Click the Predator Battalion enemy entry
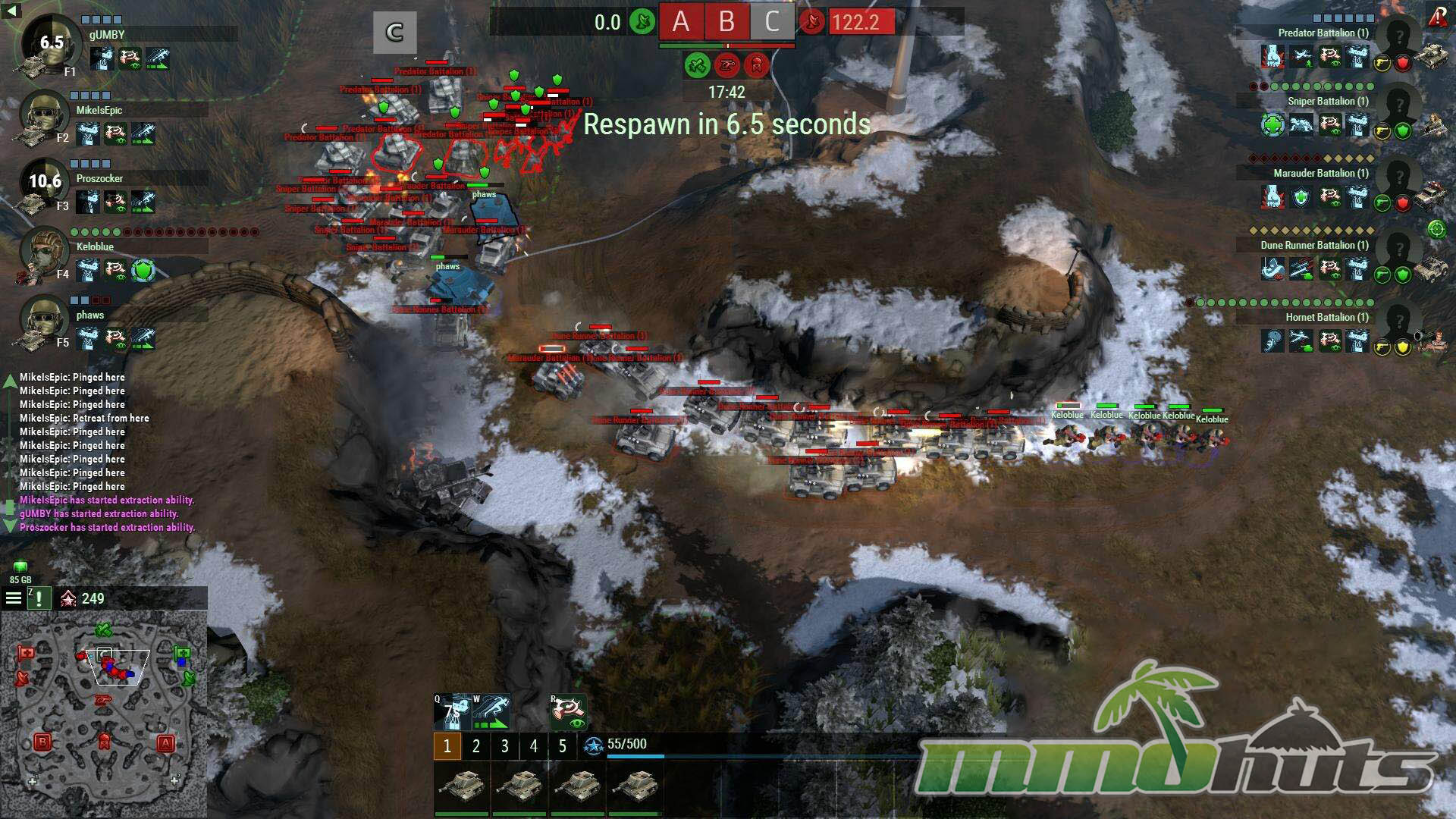 pyautogui.click(x=1323, y=33)
